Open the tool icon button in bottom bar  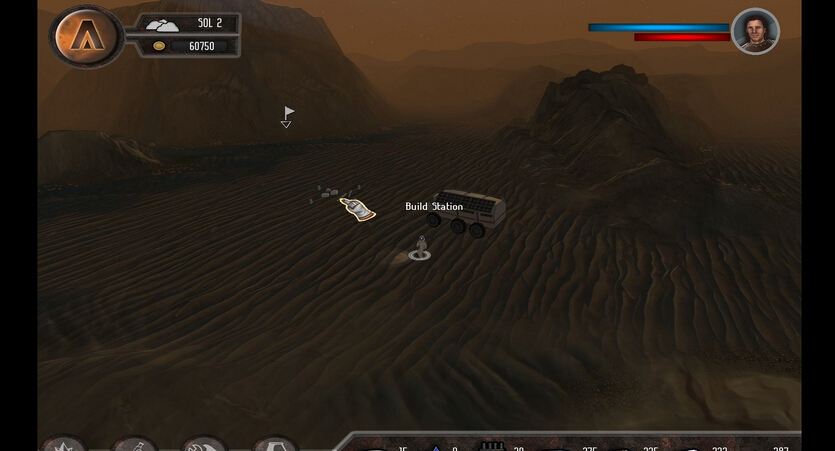(135, 445)
